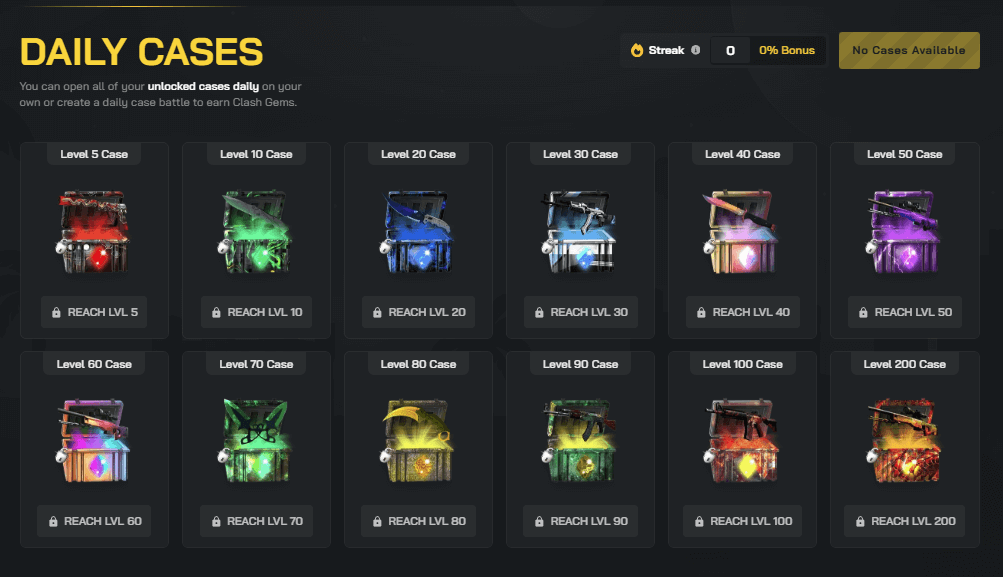Select the blue Level 20 Case image
The image size is (1003, 577).
[x=418, y=232]
